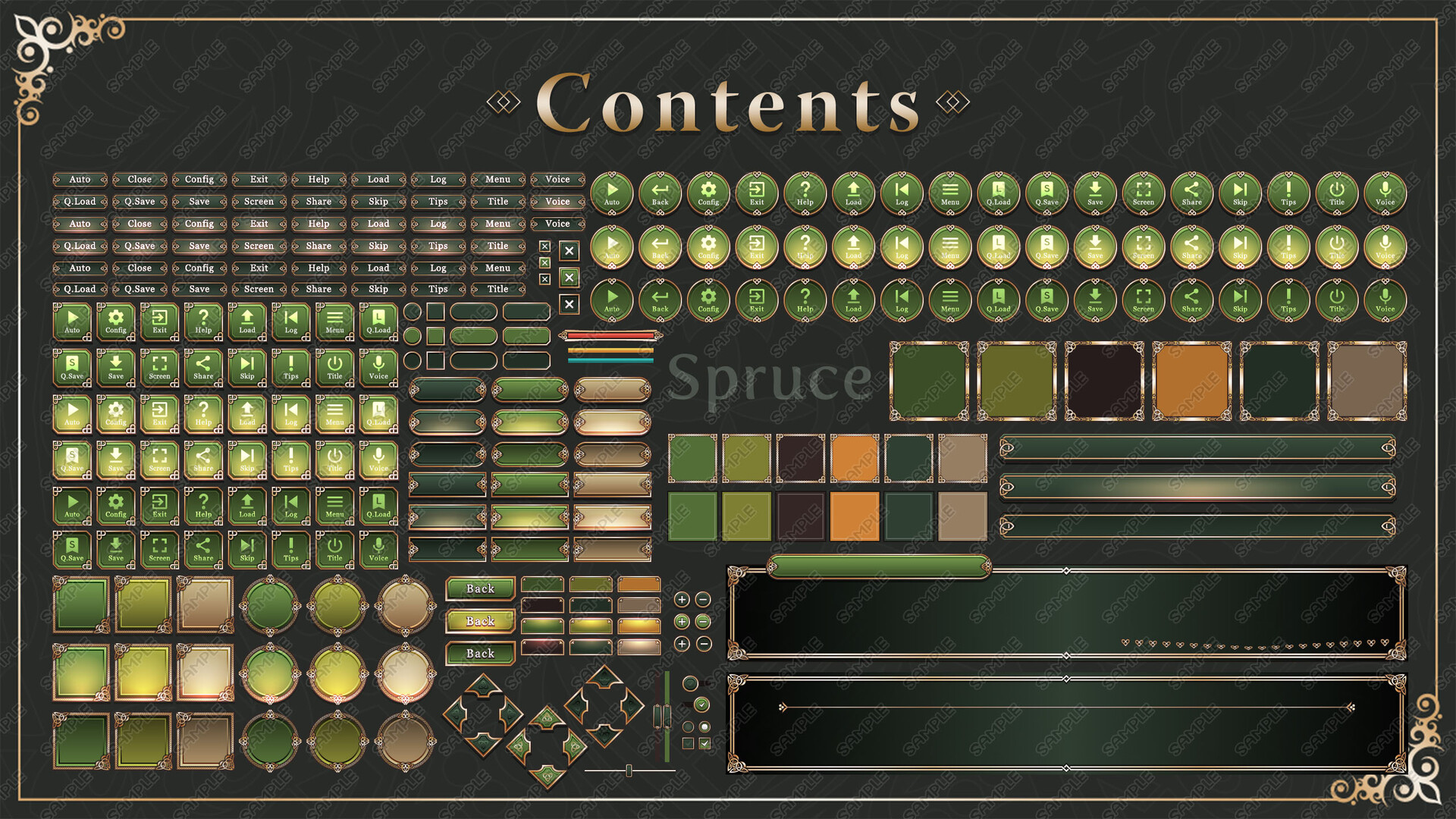Select the Skip fast-forward icon

click(x=1240, y=194)
